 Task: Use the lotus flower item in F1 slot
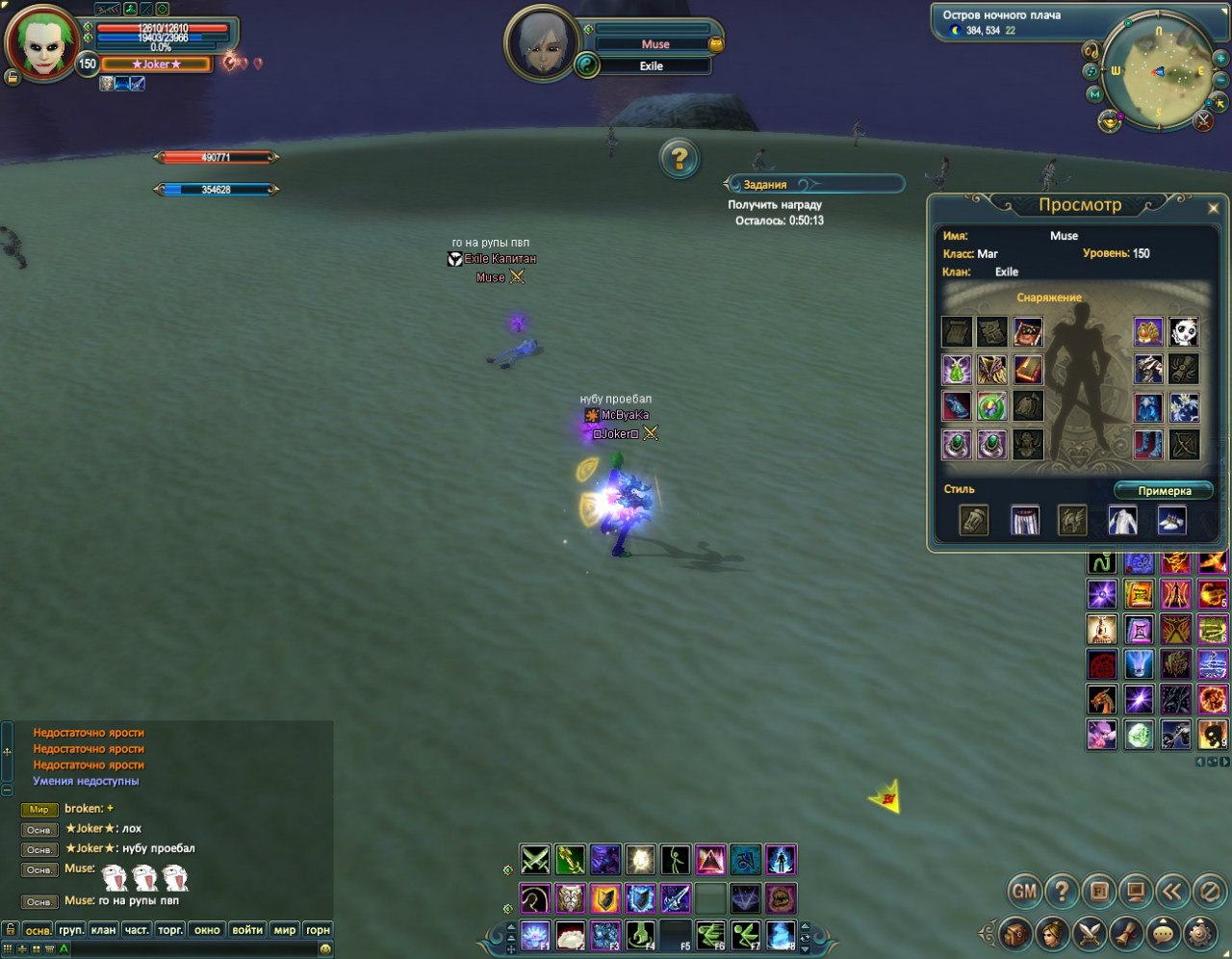pos(535,935)
